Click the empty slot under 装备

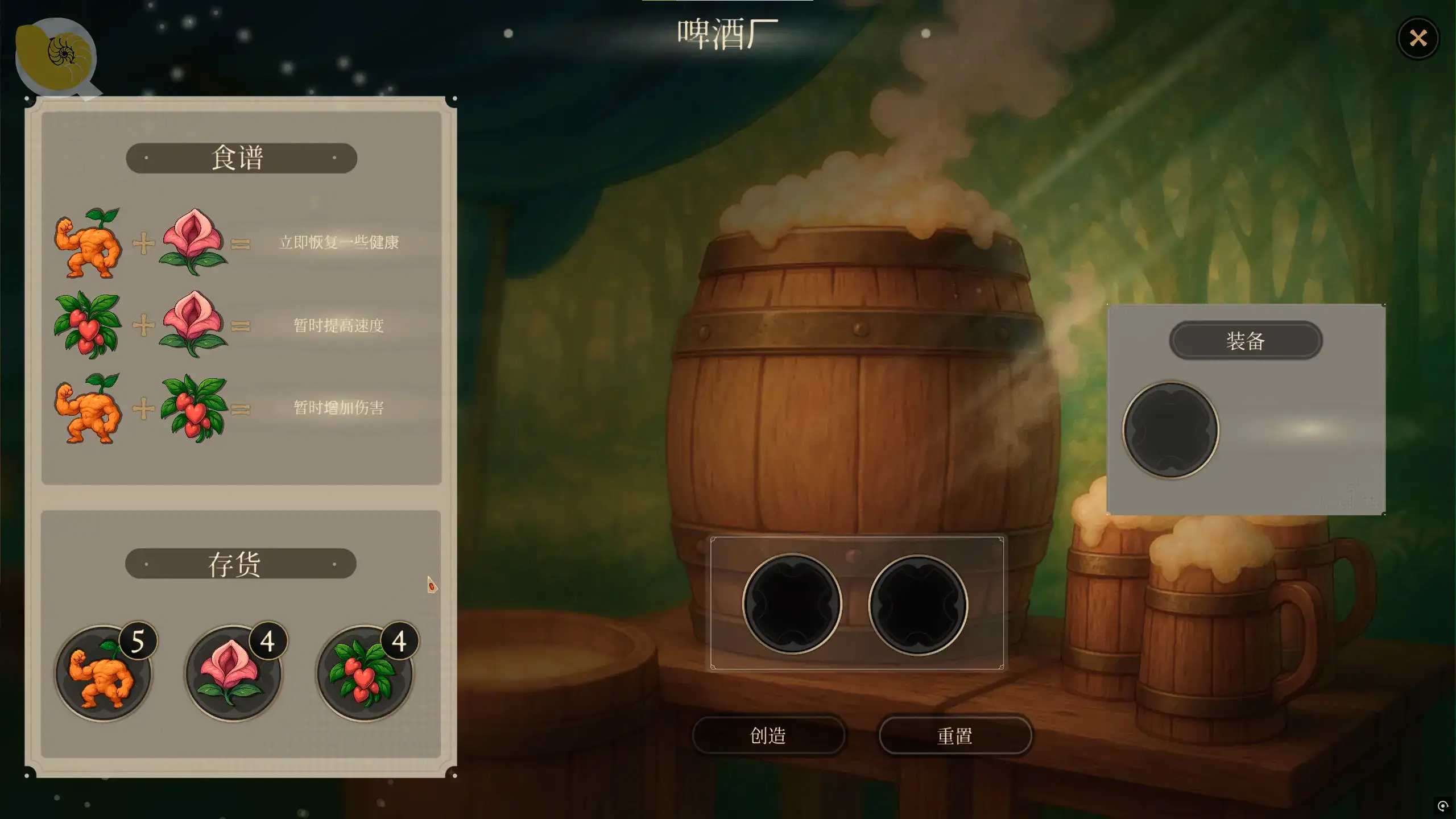click(1170, 430)
